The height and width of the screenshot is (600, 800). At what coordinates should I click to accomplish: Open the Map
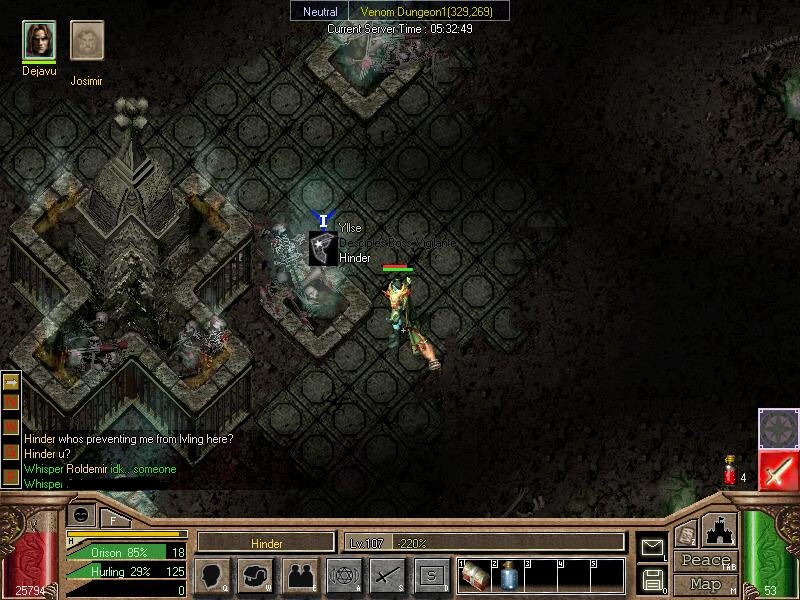point(705,583)
